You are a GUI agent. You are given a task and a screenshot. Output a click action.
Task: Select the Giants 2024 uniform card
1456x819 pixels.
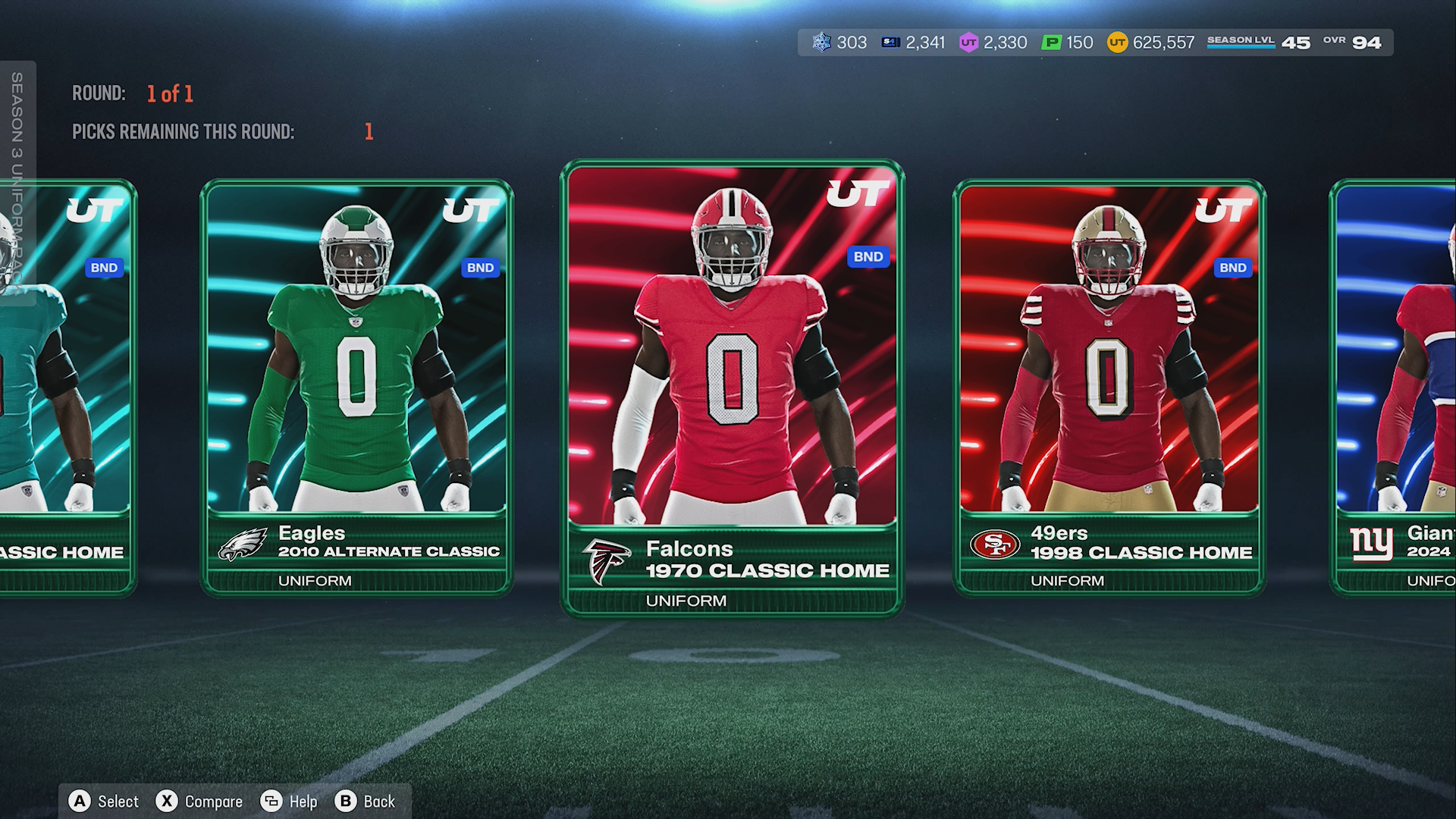[x=1395, y=387]
